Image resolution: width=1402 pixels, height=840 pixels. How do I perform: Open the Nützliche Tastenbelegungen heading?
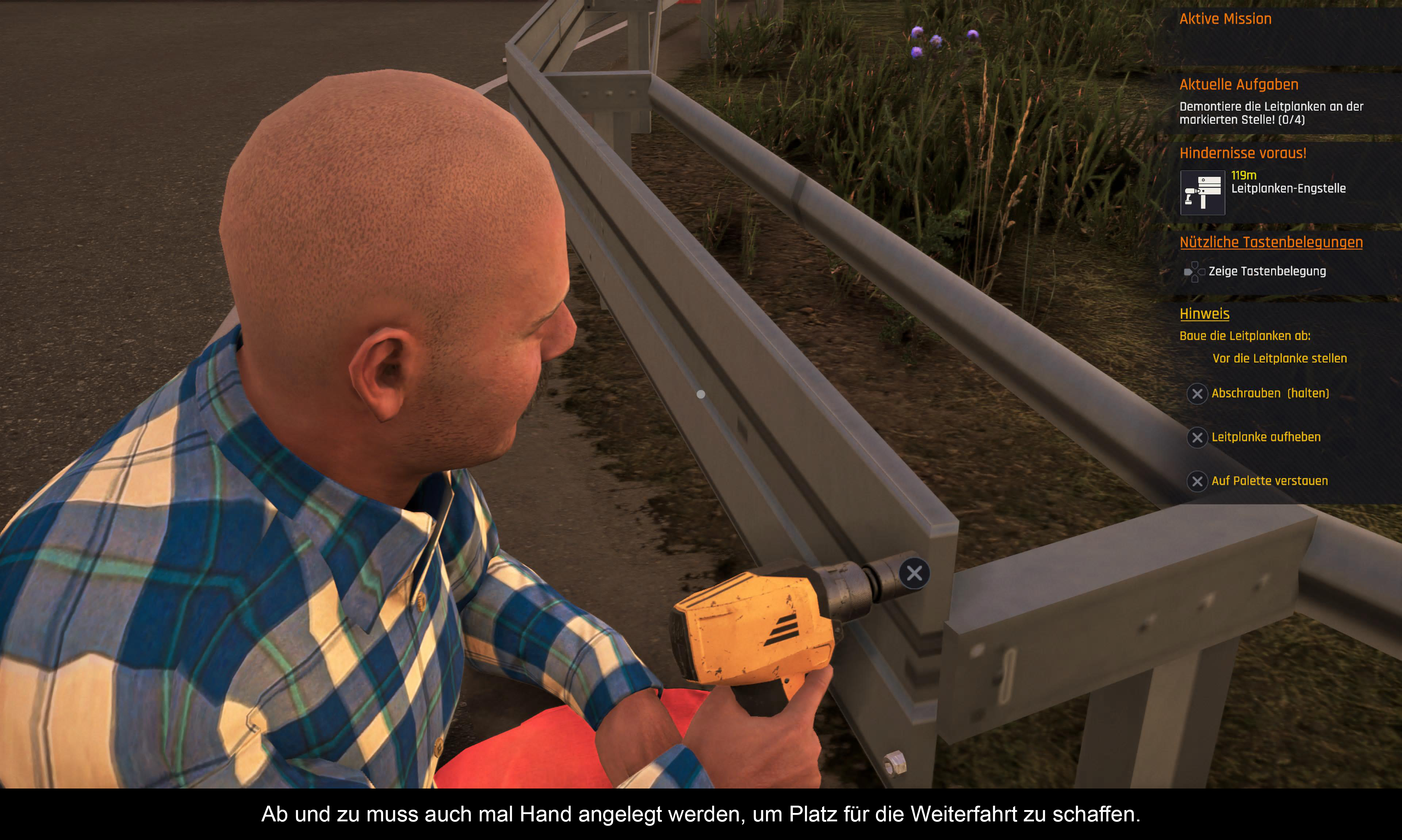[1271, 242]
